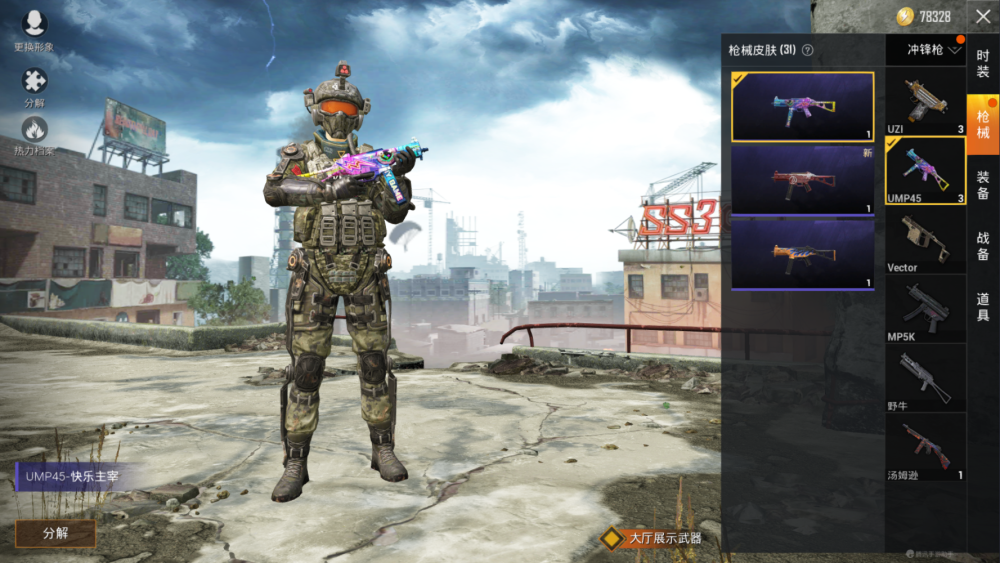Select the Vector weapon entry

click(925, 240)
